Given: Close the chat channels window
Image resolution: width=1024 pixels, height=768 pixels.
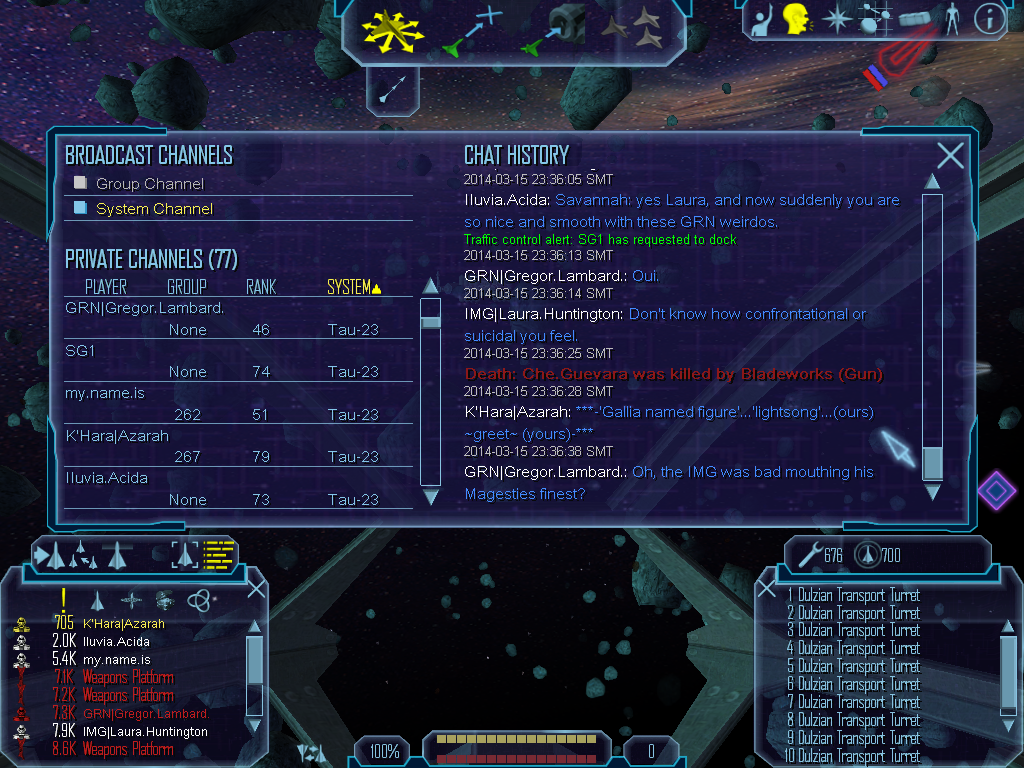Looking at the screenshot, I should (950, 155).
